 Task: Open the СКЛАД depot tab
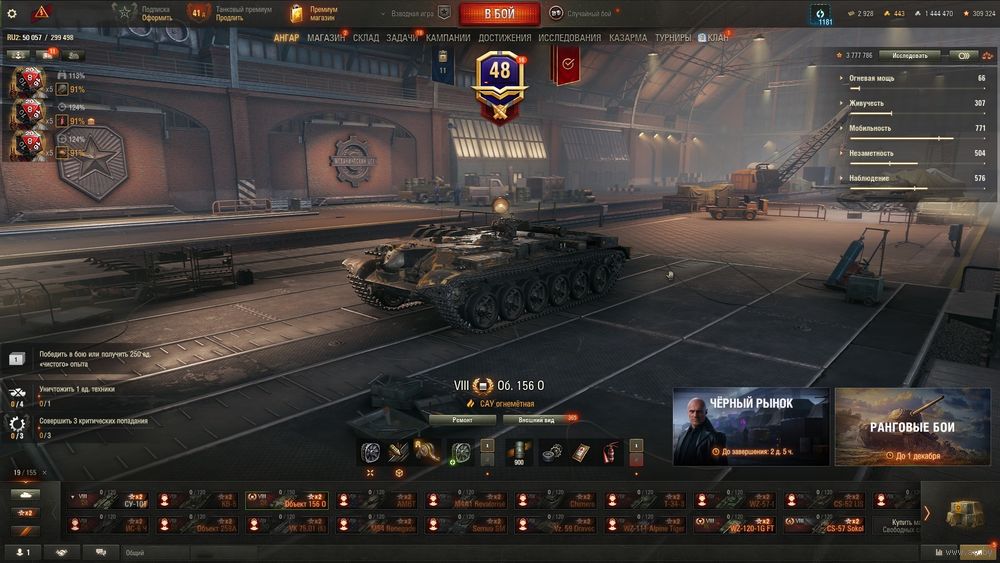click(366, 38)
